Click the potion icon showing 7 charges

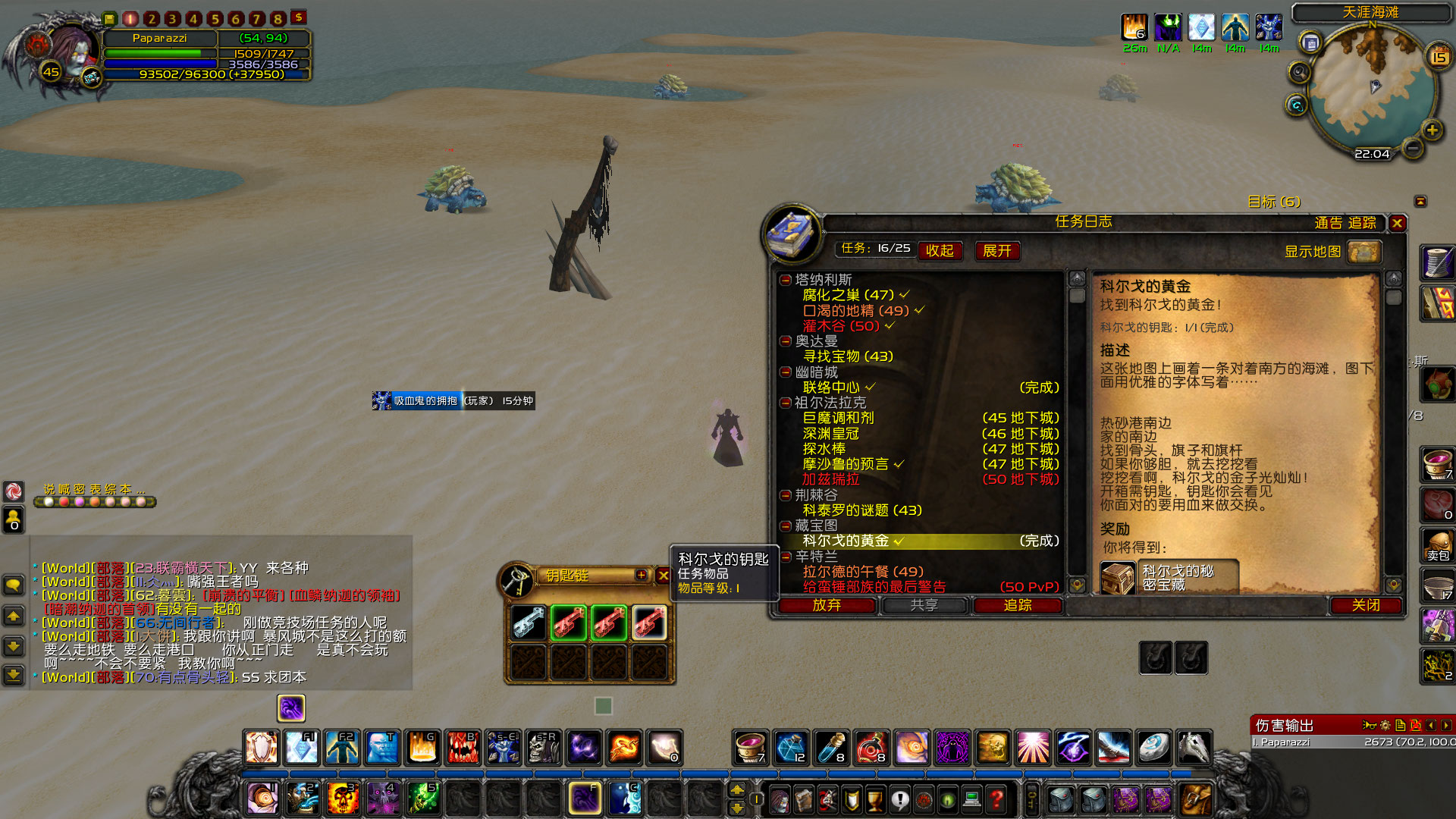[751, 747]
